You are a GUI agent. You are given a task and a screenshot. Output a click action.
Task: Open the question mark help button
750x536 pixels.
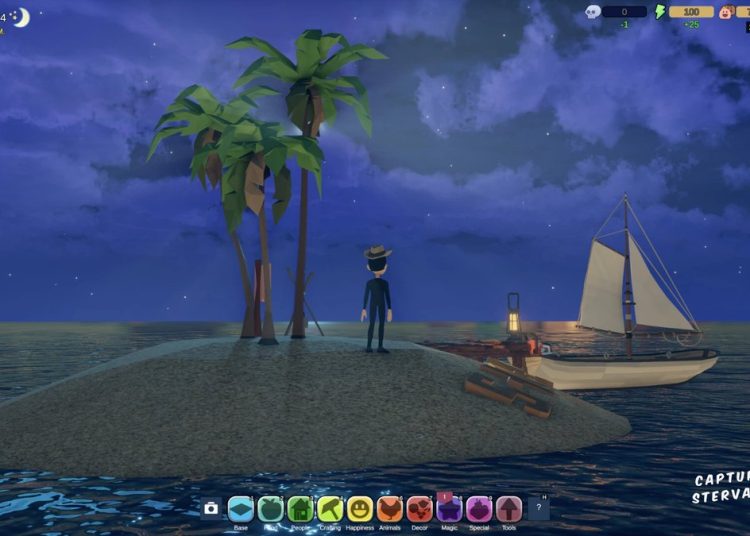click(538, 508)
